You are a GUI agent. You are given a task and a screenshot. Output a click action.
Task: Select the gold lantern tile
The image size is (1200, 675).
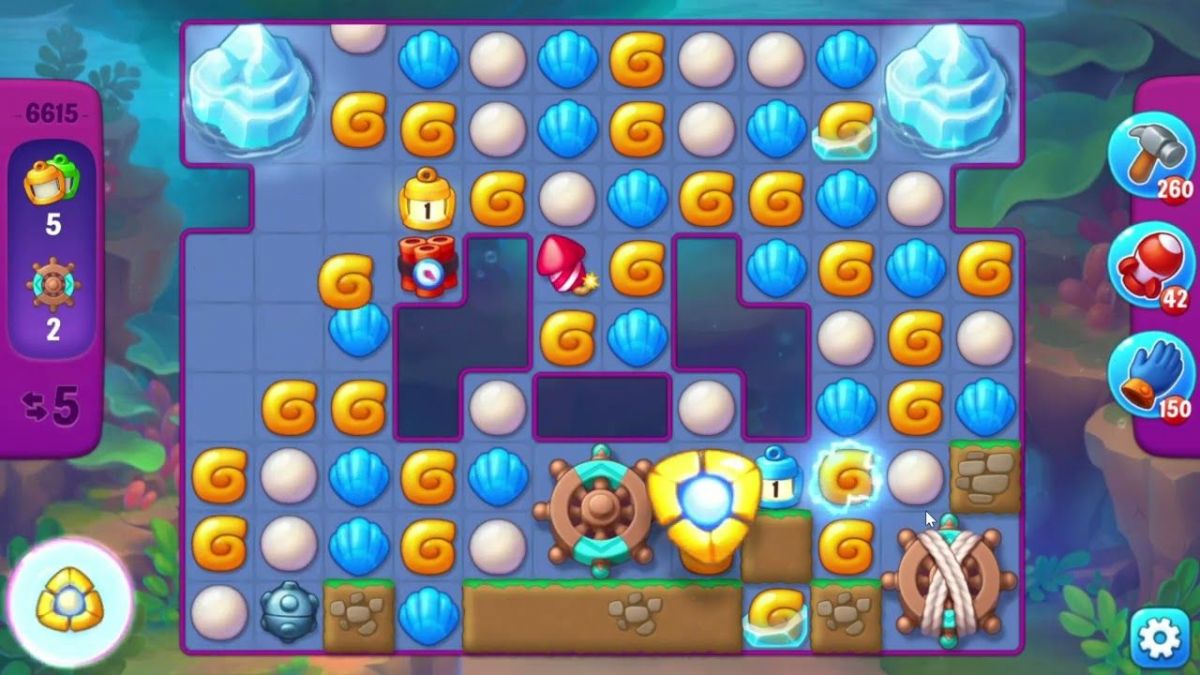pyautogui.click(x=428, y=199)
